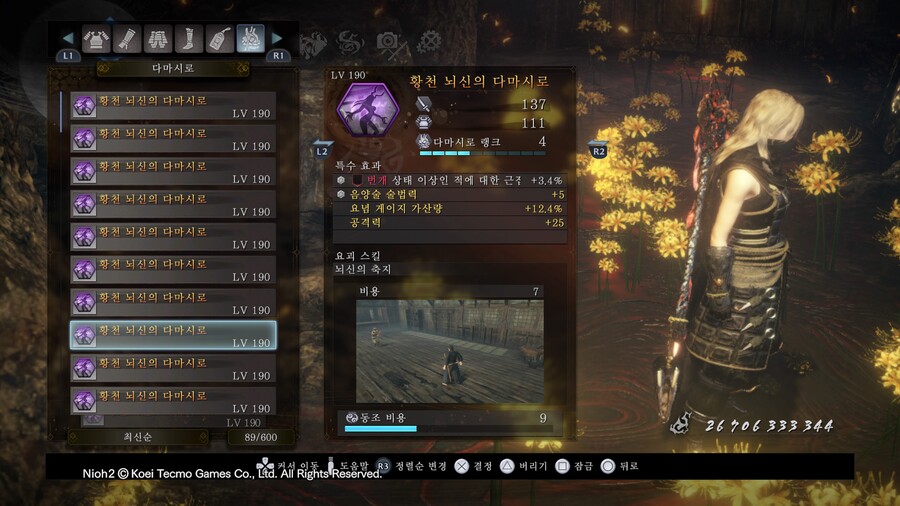The width and height of the screenshot is (900, 506).
Task: Open the faded gear settings icon
Action: pyautogui.click(x=429, y=42)
